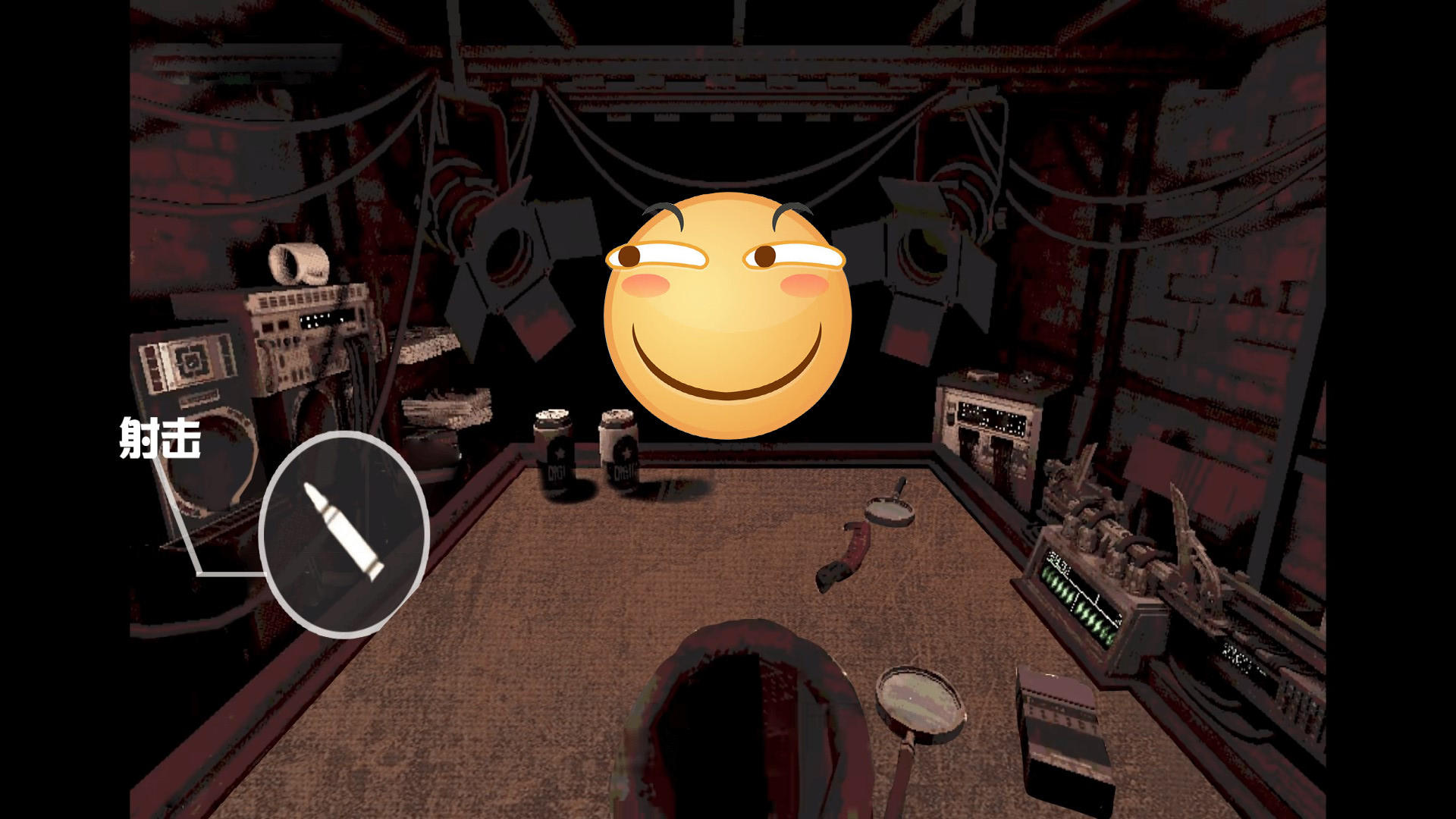The width and height of the screenshot is (1456, 819).
Task: Select the 射击 shoot label
Action: pyautogui.click(x=160, y=438)
